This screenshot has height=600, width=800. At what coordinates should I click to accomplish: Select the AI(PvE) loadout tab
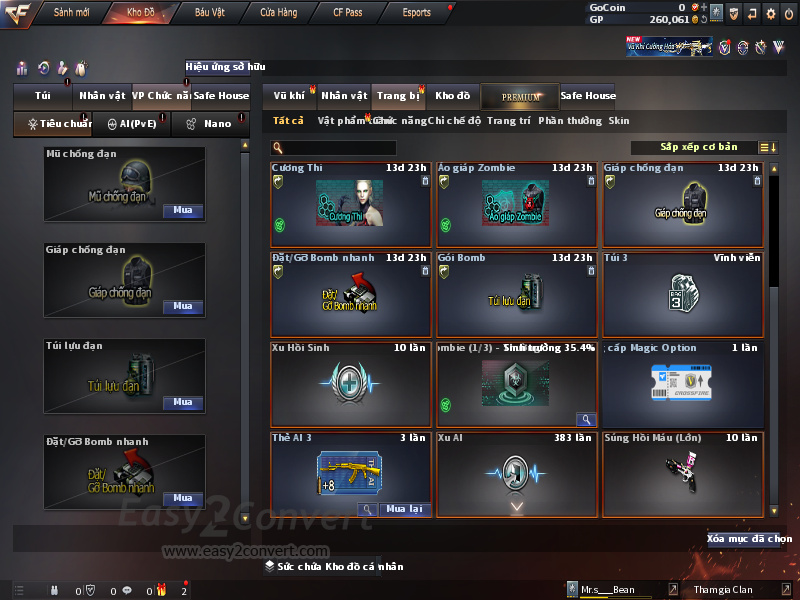125,124
